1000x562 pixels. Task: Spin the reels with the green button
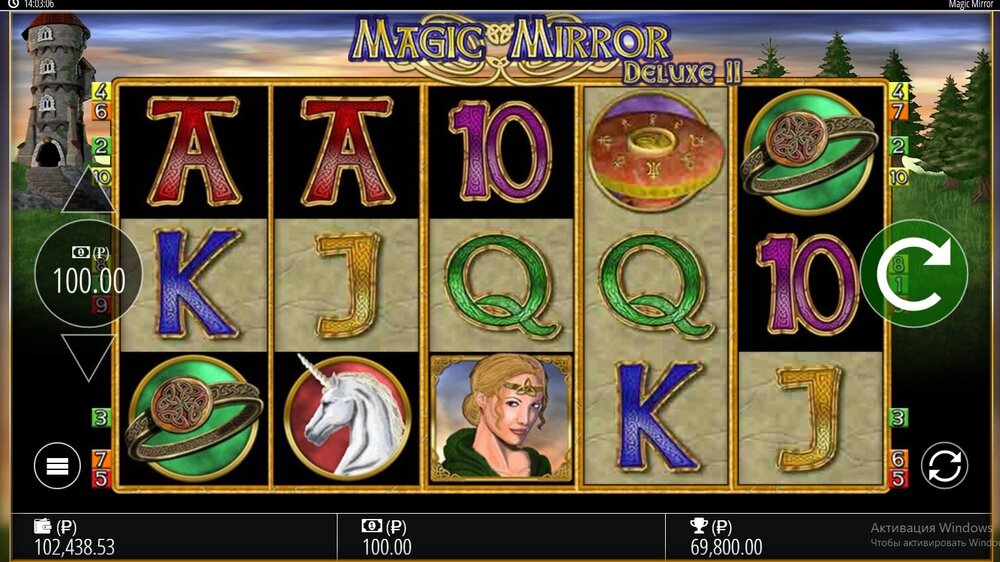(913, 272)
